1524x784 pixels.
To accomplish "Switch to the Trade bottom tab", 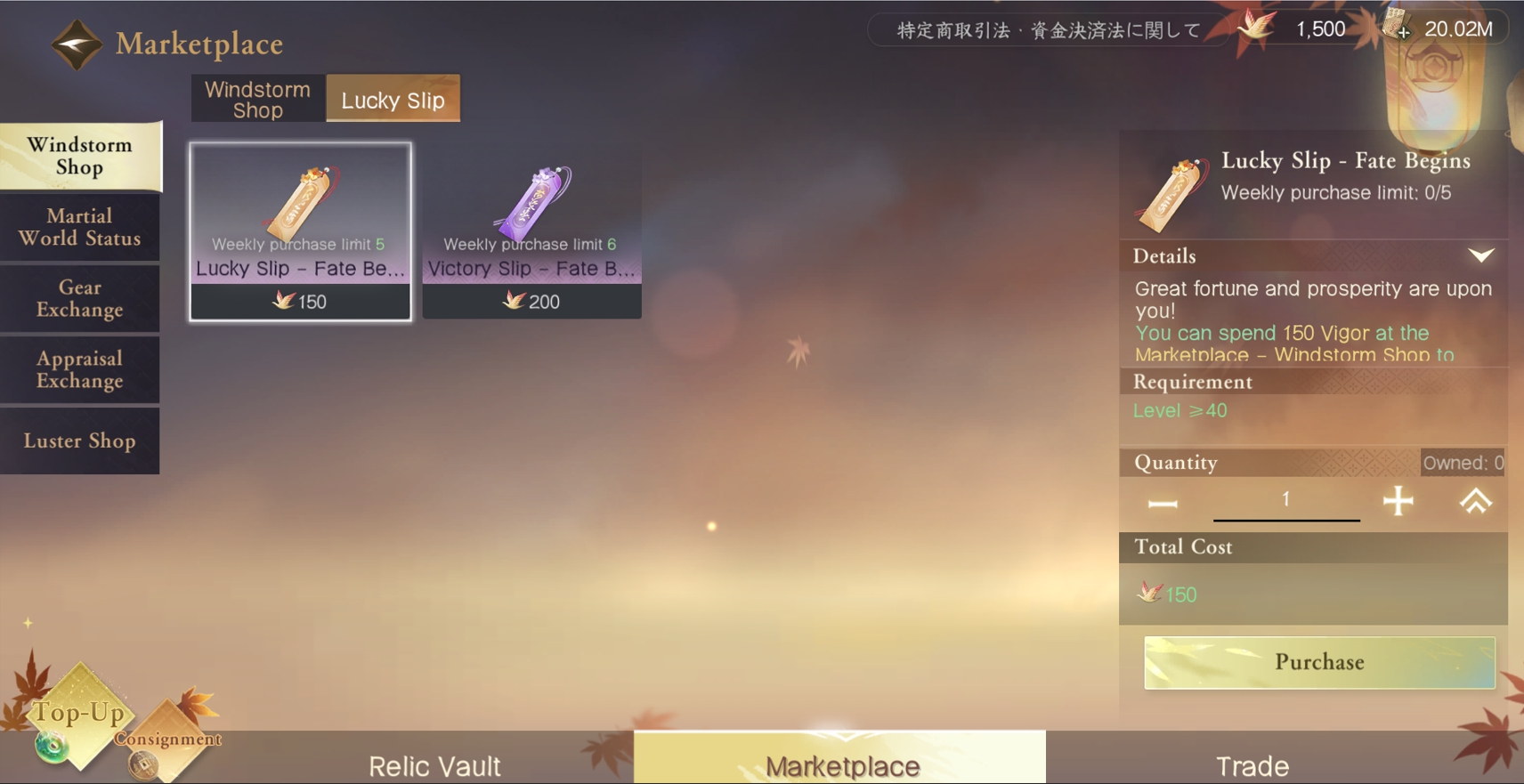I will 1252,764.
